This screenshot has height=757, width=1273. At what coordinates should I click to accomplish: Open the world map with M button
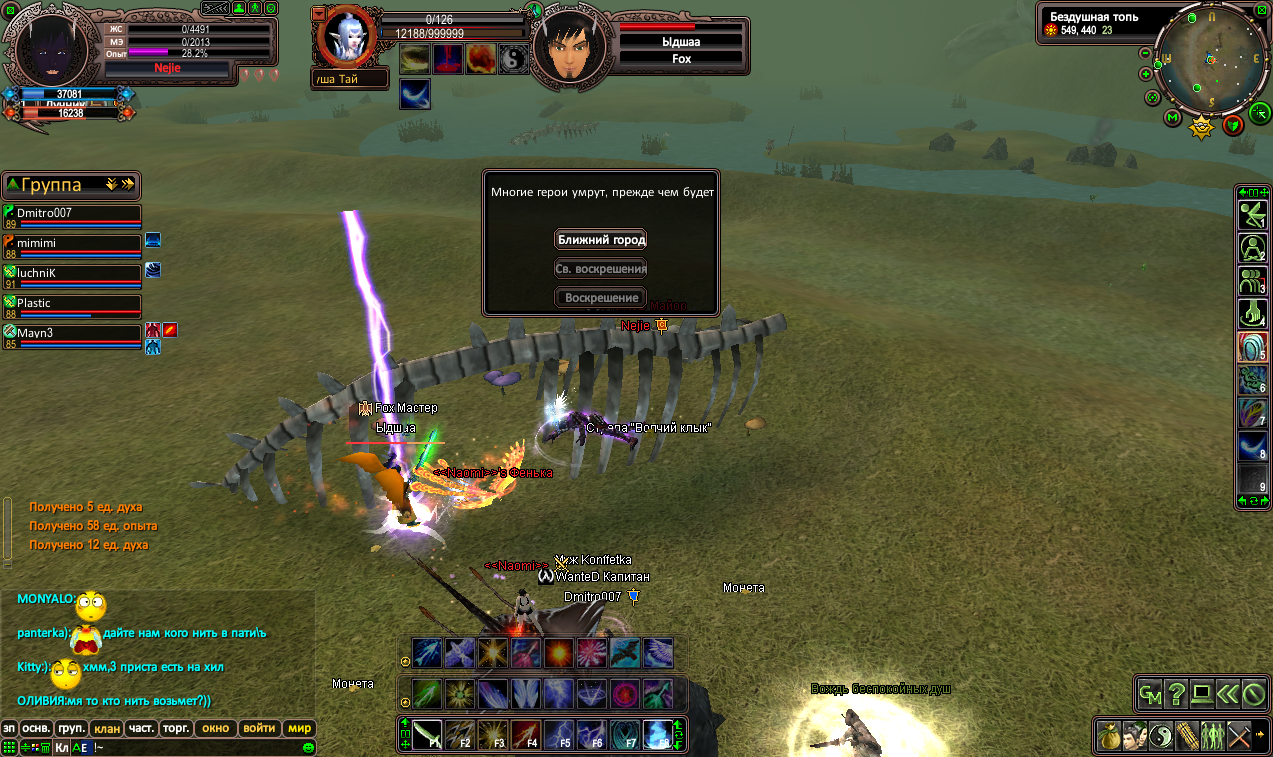click(x=1173, y=118)
